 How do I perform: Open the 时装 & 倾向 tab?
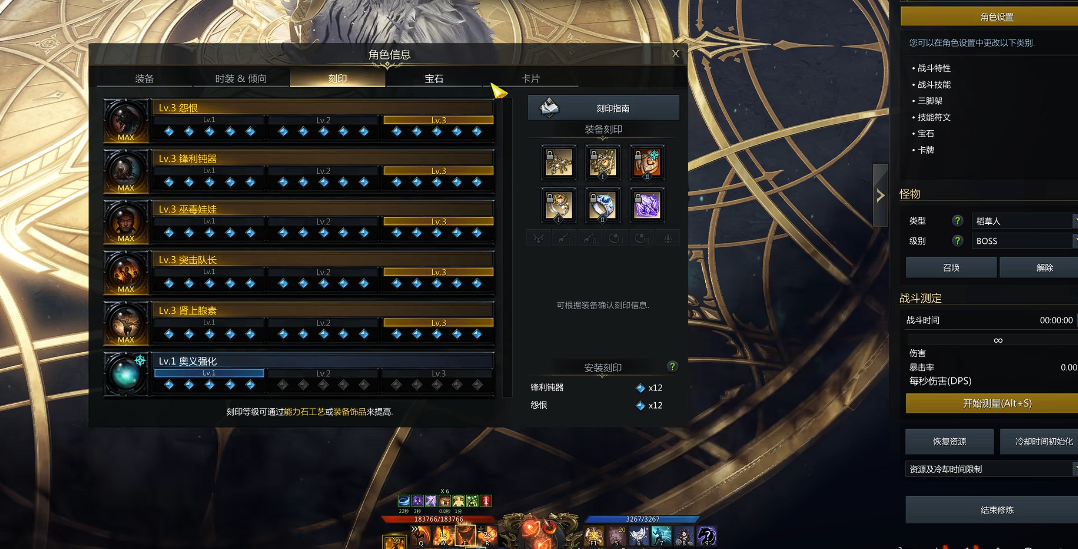[240, 78]
